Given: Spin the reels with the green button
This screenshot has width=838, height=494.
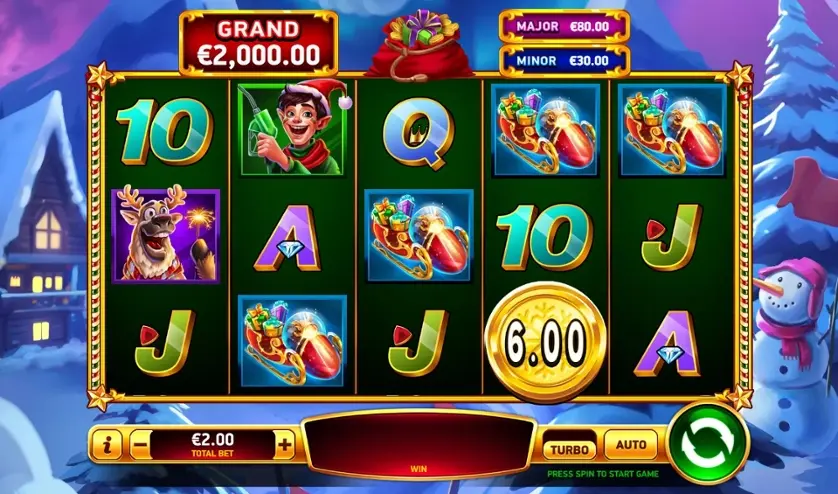Looking at the screenshot, I should 709,441.
